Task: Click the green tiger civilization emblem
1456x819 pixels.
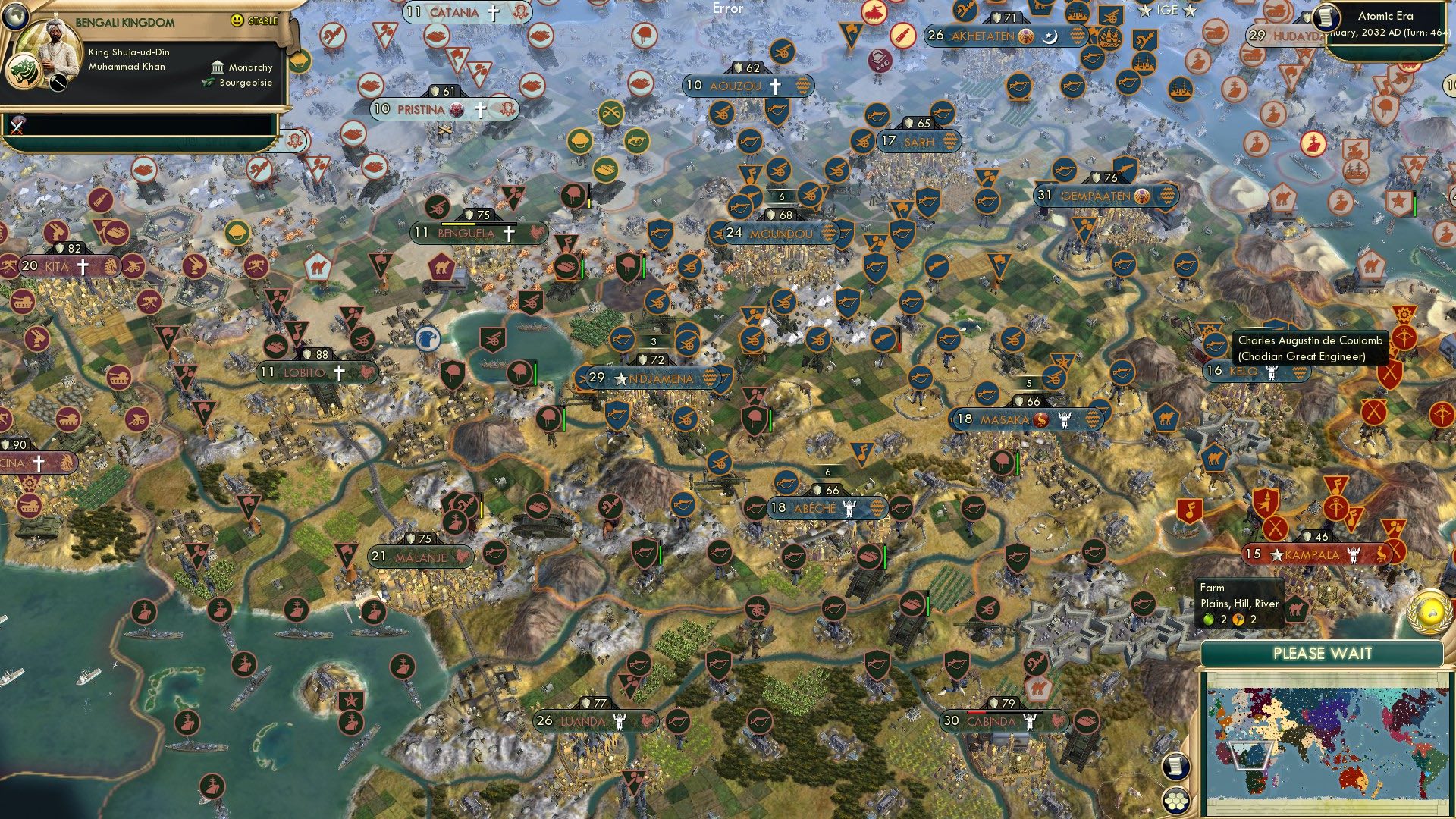Action: point(23,71)
